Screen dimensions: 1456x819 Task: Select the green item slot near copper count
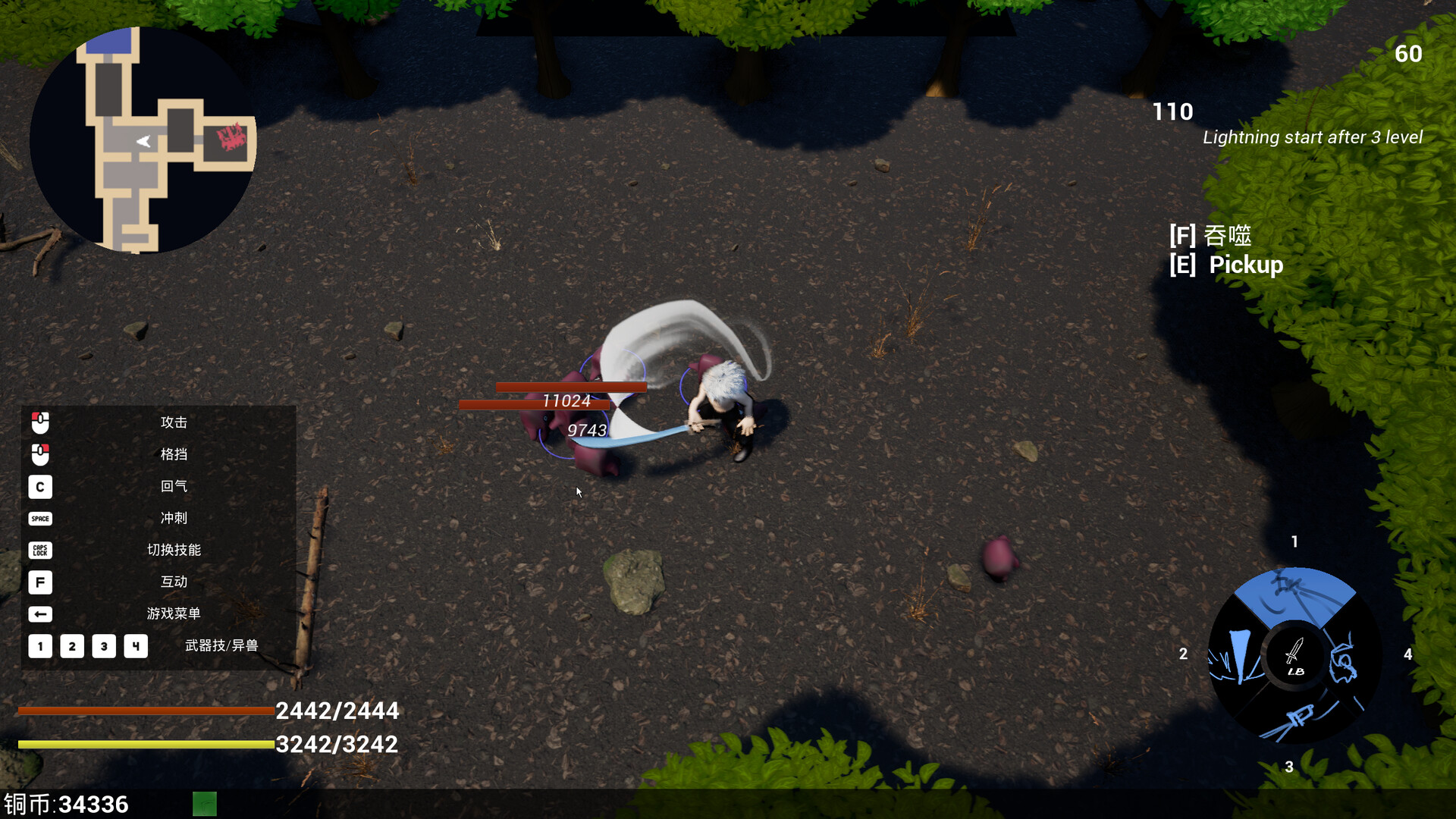[x=205, y=804]
